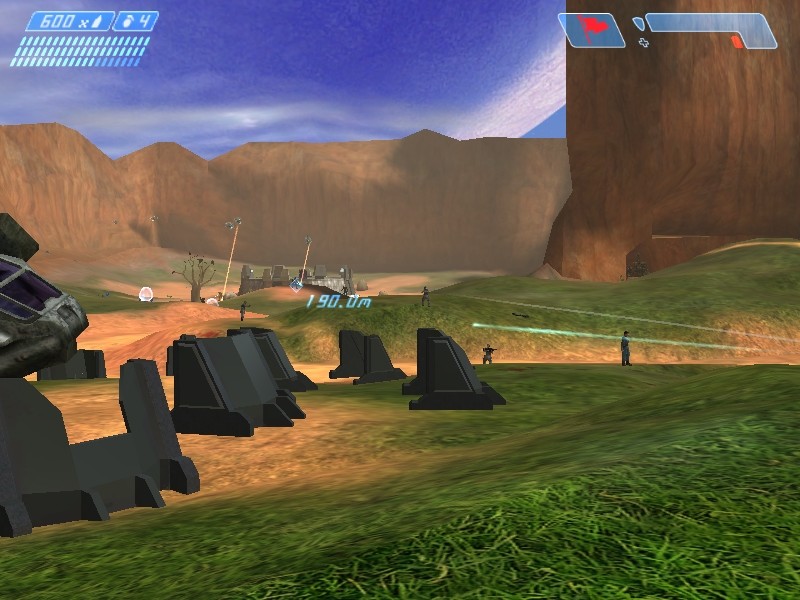Click the red flag objective icon
The width and height of the screenshot is (800, 600).
[x=589, y=29]
